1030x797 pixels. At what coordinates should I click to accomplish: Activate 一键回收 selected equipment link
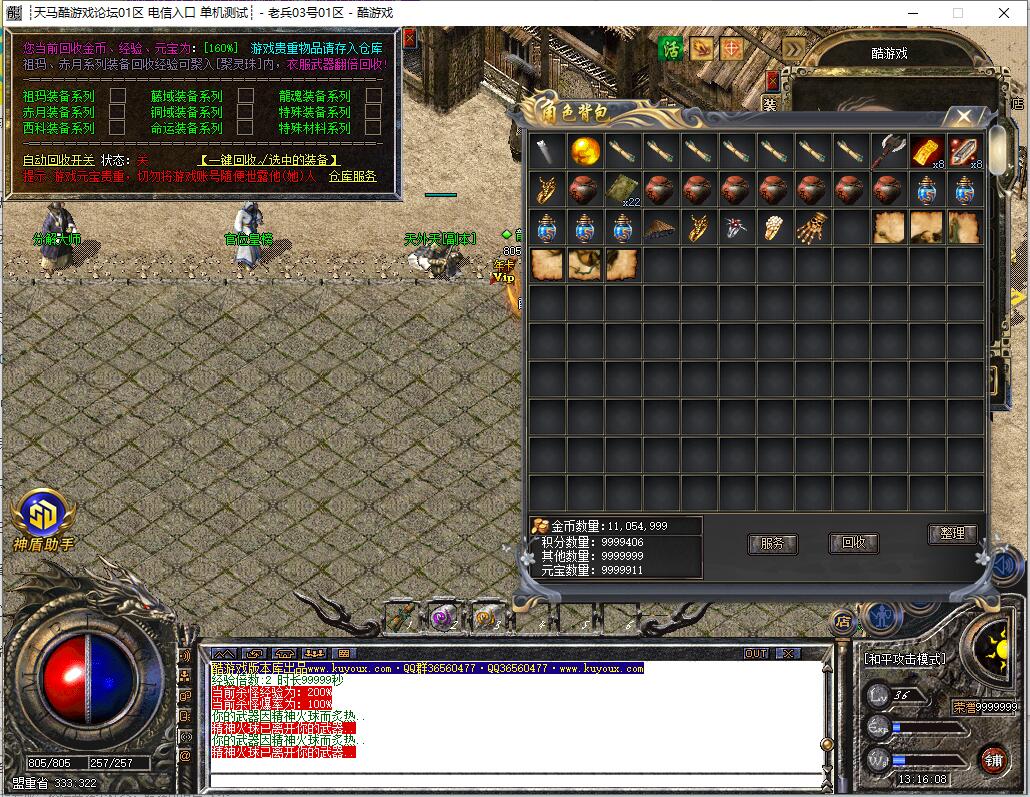tap(268, 160)
